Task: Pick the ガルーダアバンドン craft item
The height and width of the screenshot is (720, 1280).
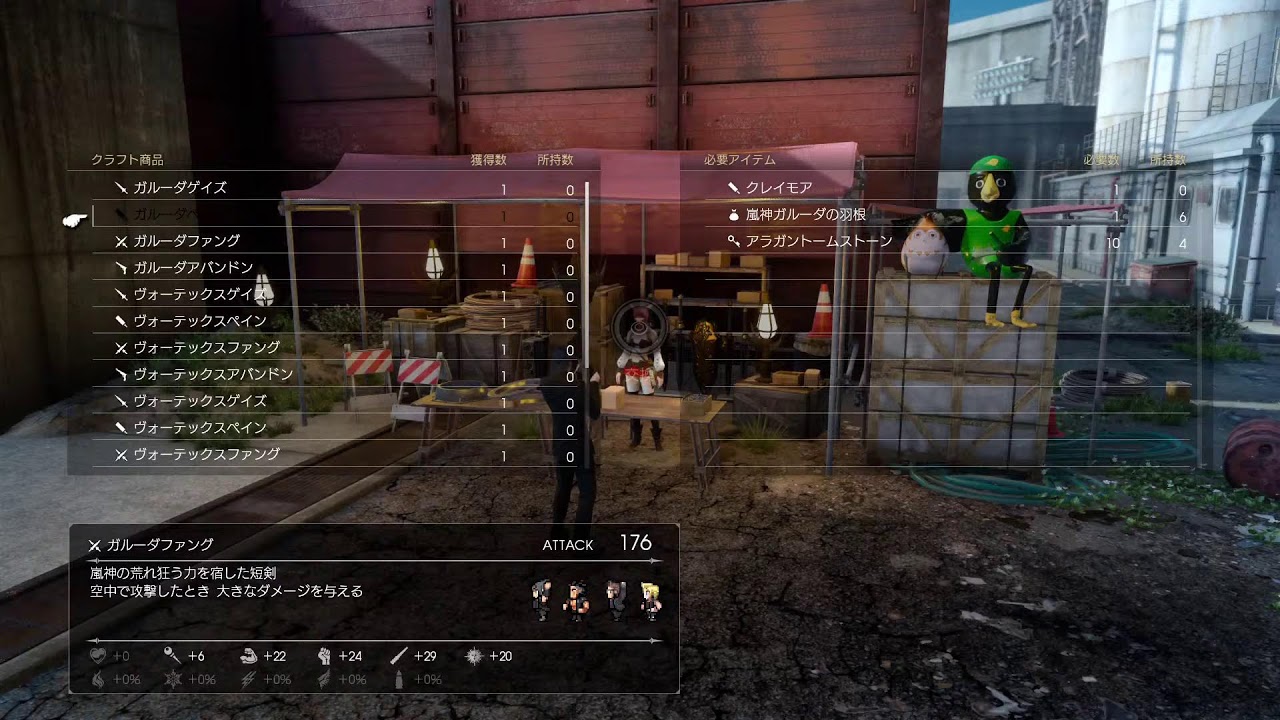Action: [x=193, y=268]
